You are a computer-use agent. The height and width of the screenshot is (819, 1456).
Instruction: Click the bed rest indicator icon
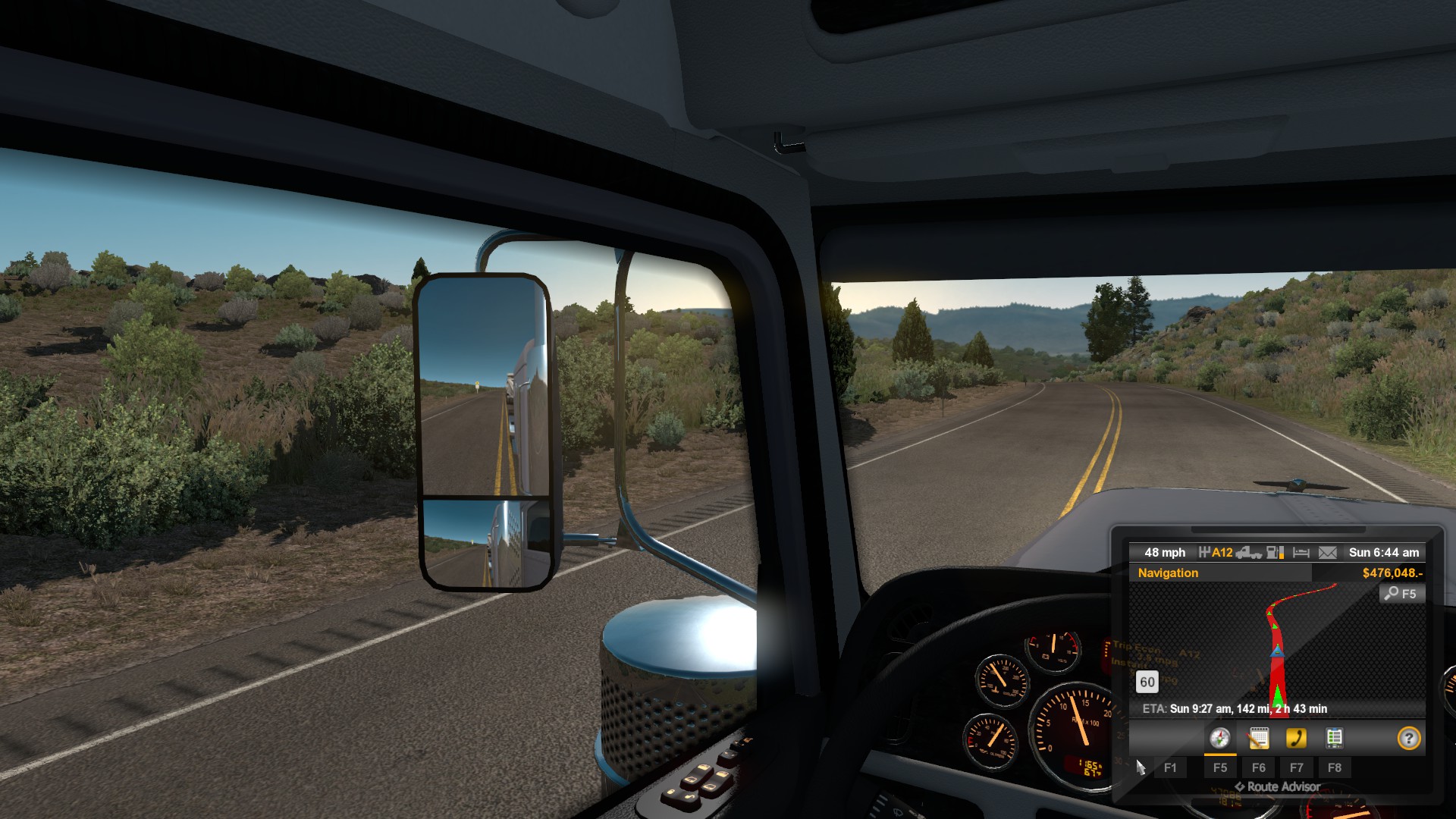pyautogui.click(x=1301, y=553)
